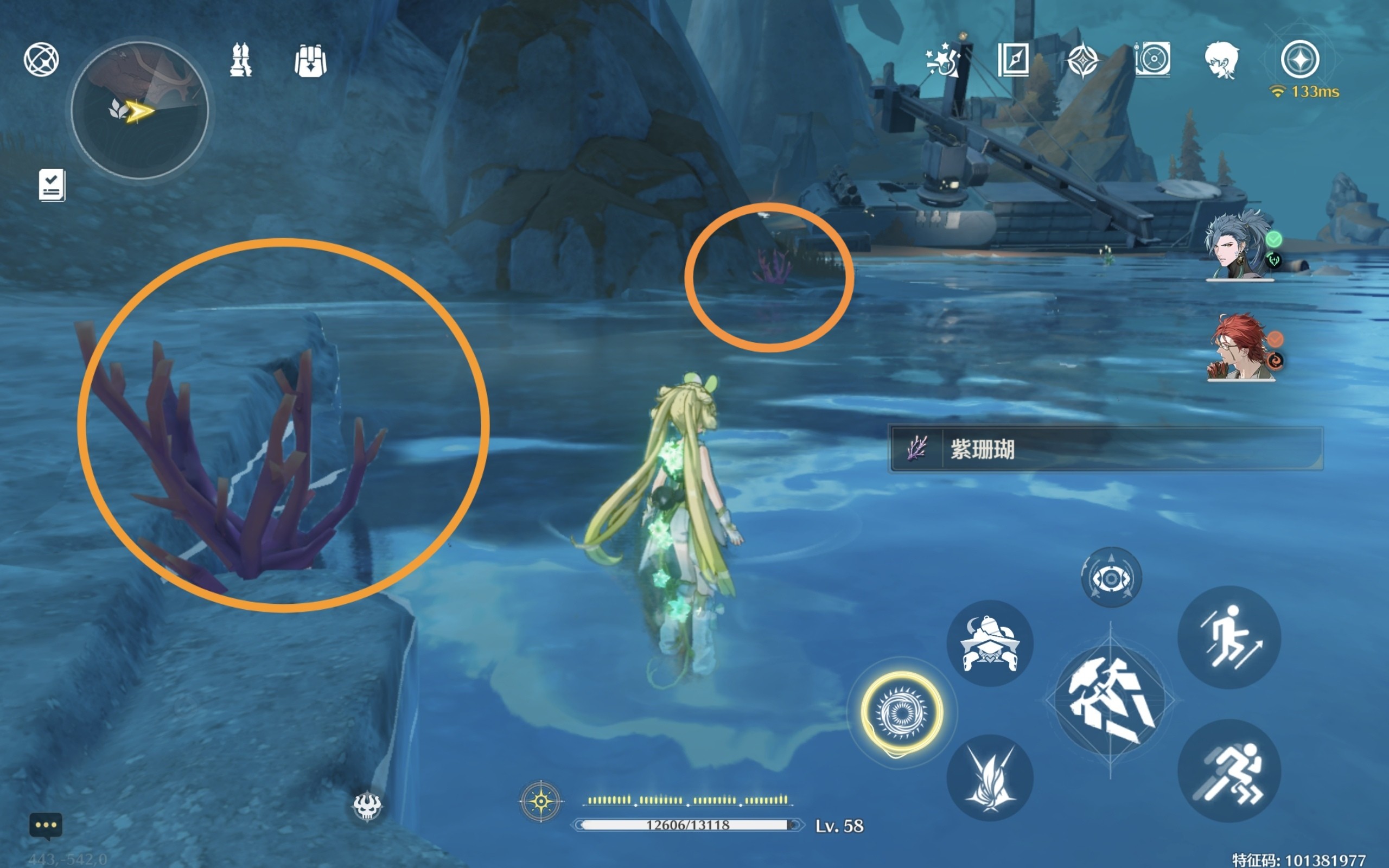Pick up the 紫珊瑚 item prompt

[x=1105, y=449]
